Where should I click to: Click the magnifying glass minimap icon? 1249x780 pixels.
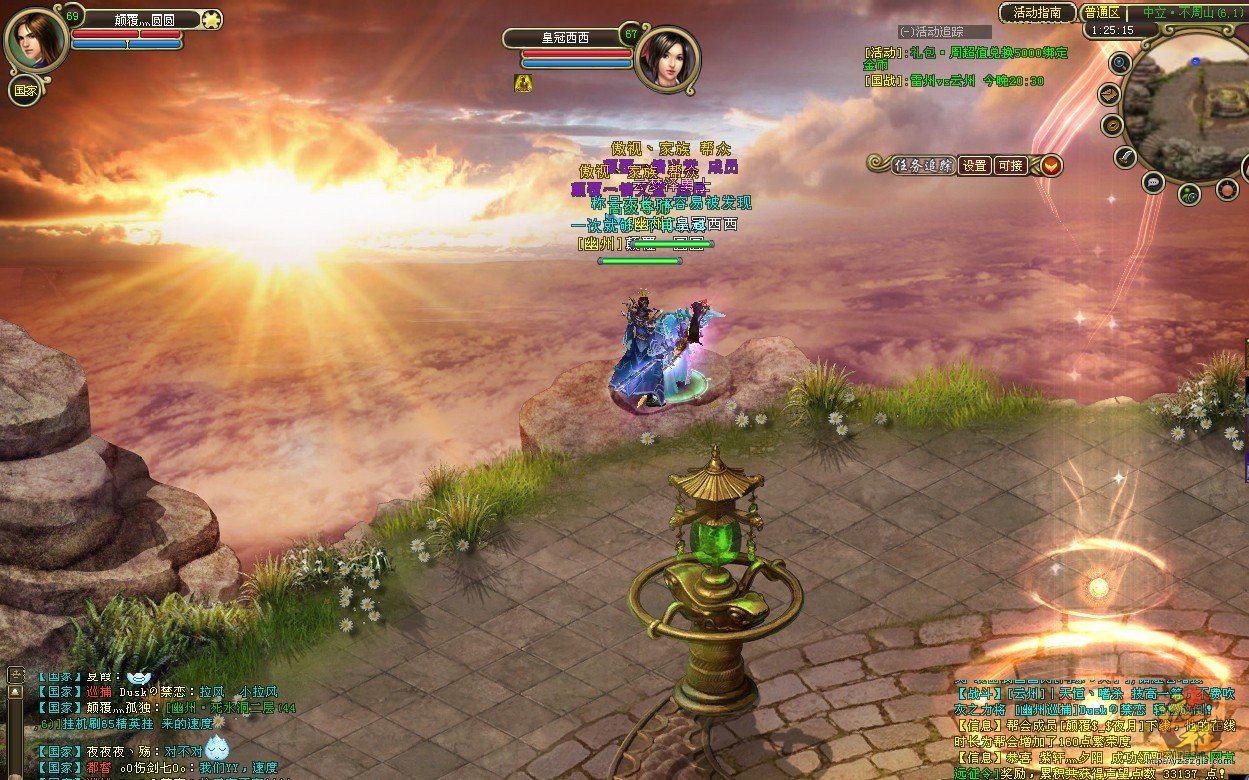[x=1120, y=62]
